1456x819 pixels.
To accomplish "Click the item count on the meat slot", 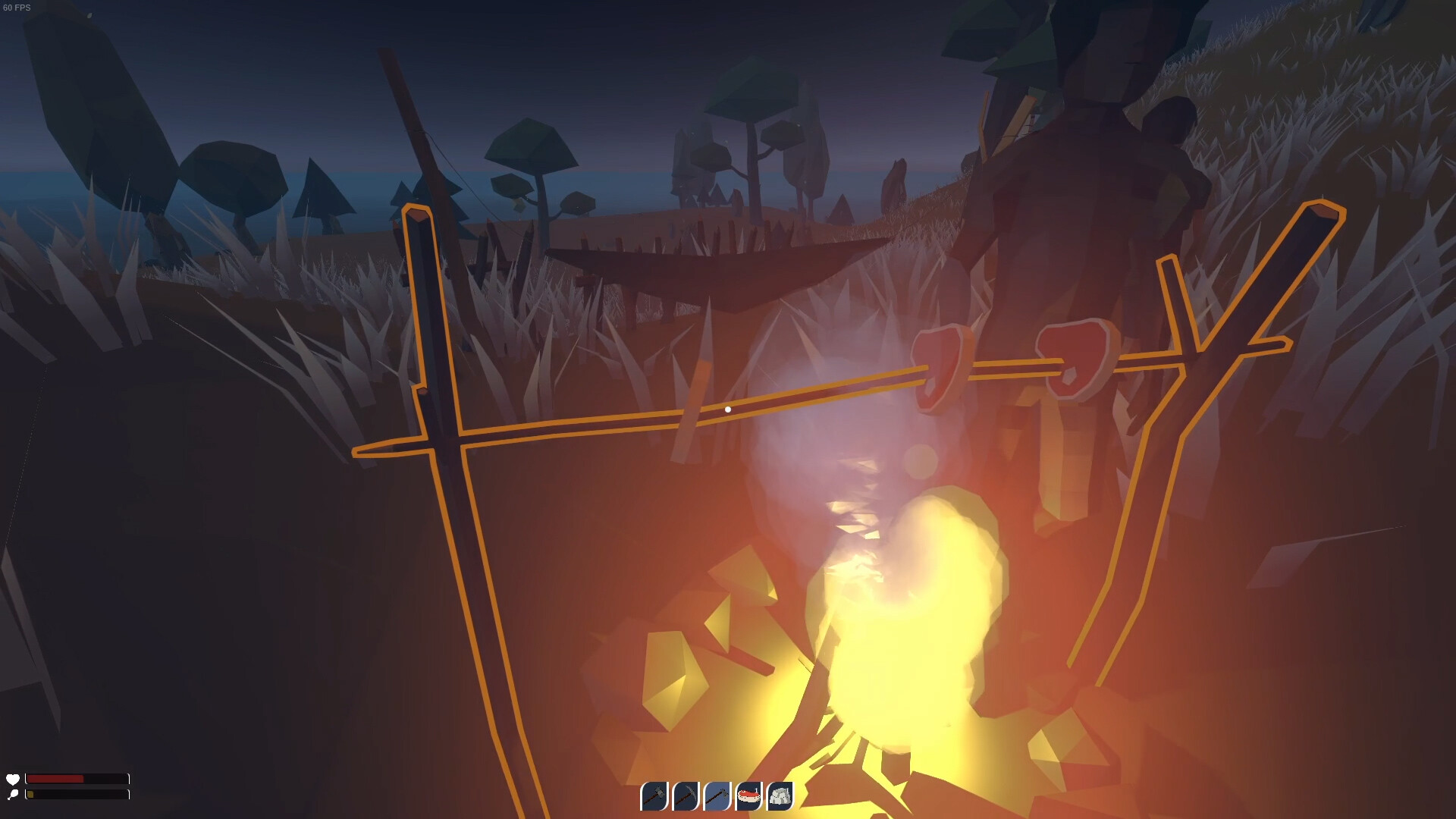I will point(755,789).
